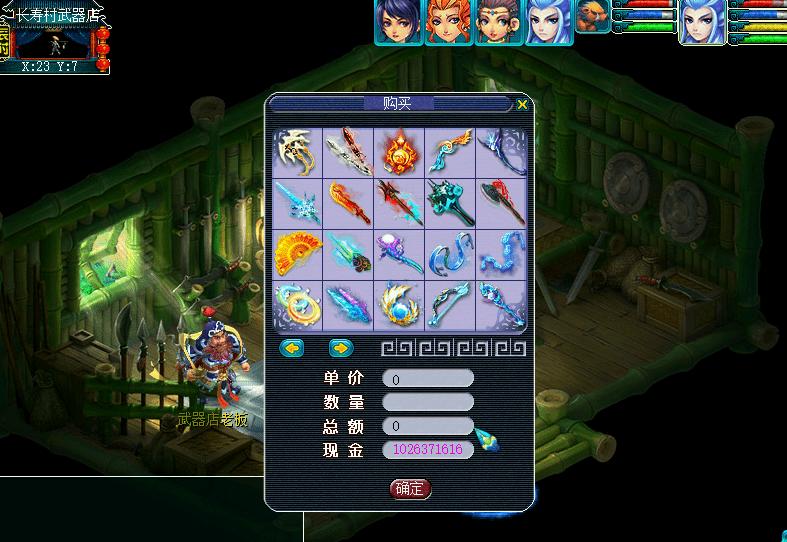Select the blue snowflake ice sword
This screenshot has width=787, height=542.
coord(297,203)
